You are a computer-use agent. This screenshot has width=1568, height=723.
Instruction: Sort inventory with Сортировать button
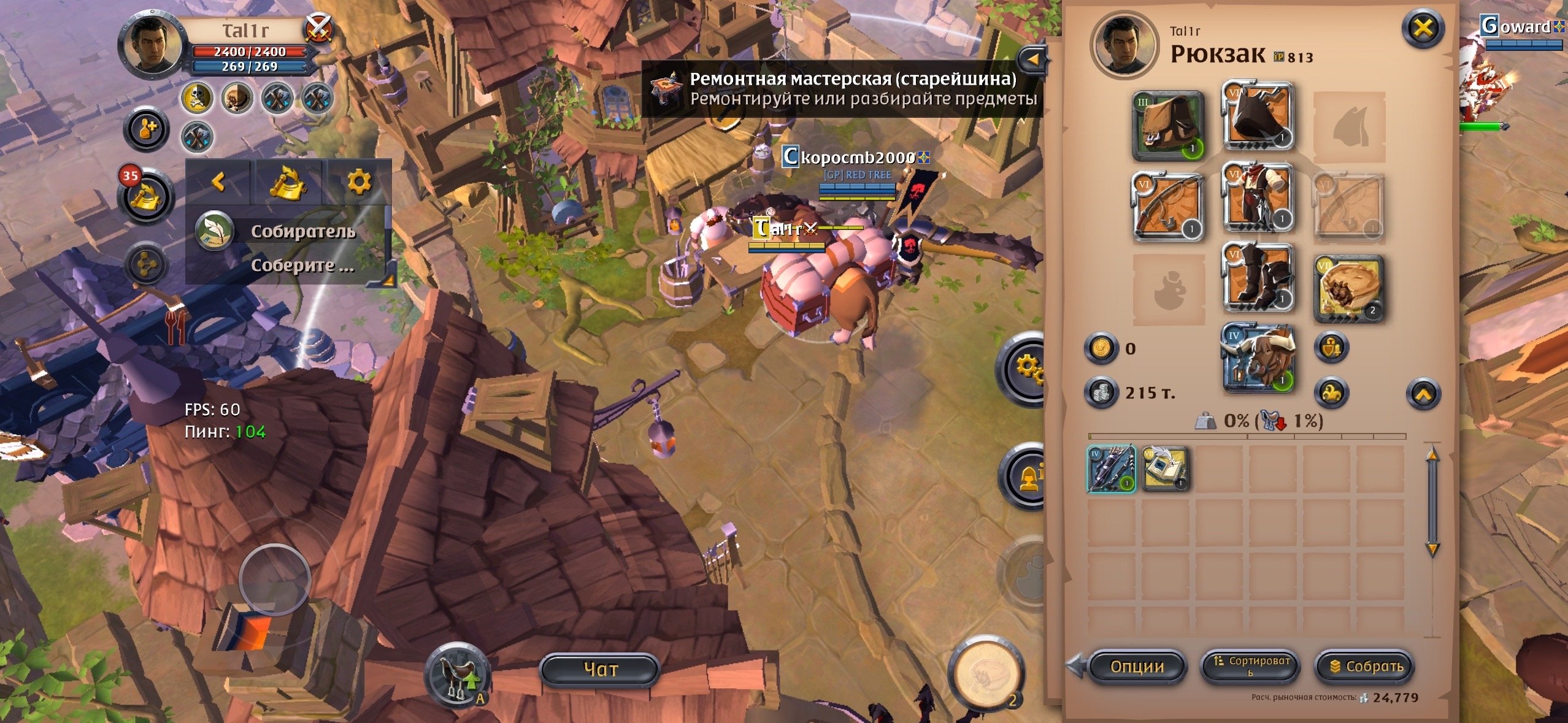[1250, 666]
